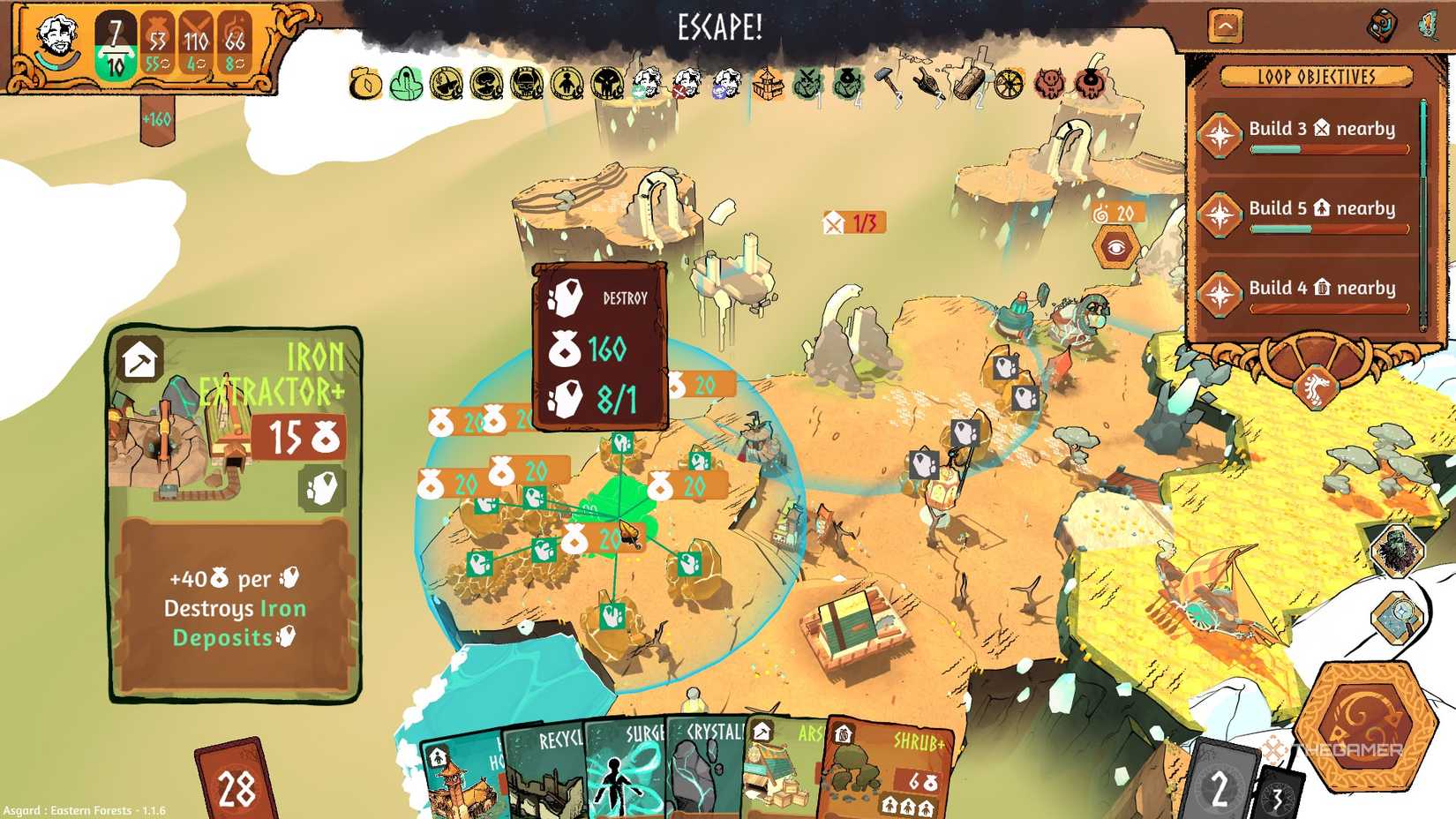Screen dimensions: 1456x819
Task: Click the crossed-swords icon marked 1 in the toolbar
Action: point(807,84)
